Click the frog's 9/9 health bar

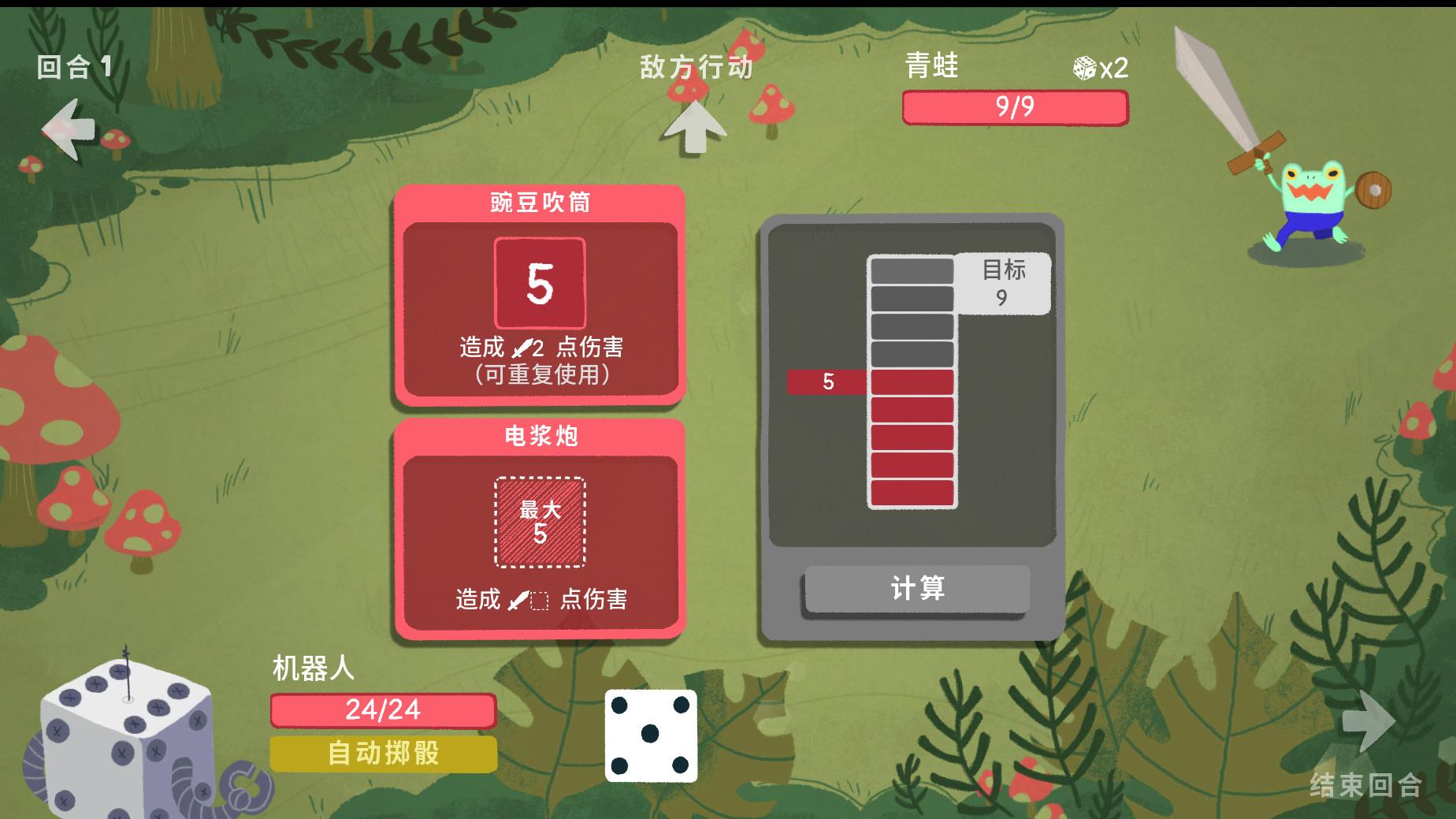click(1014, 105)
